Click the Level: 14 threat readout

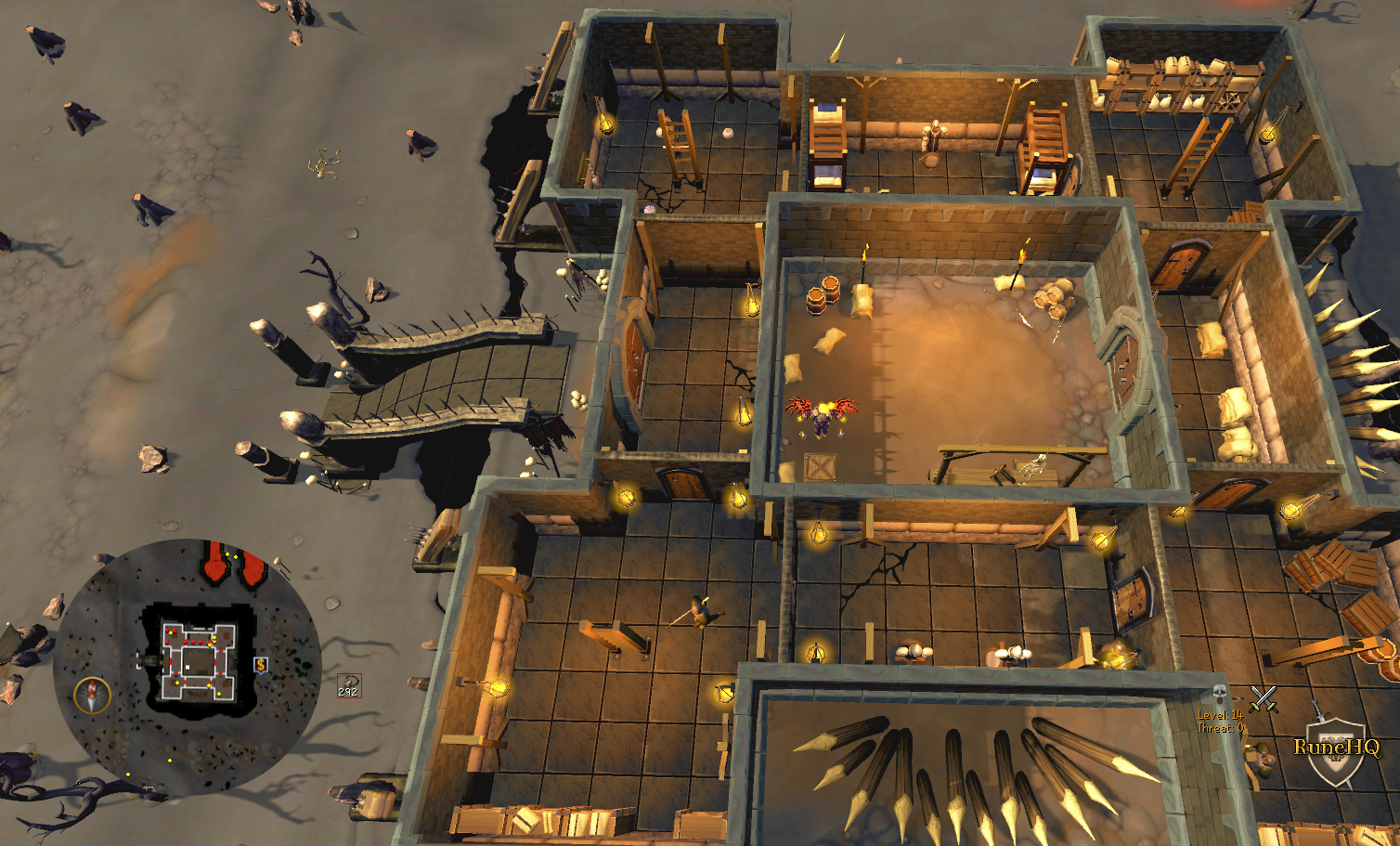1221,715
